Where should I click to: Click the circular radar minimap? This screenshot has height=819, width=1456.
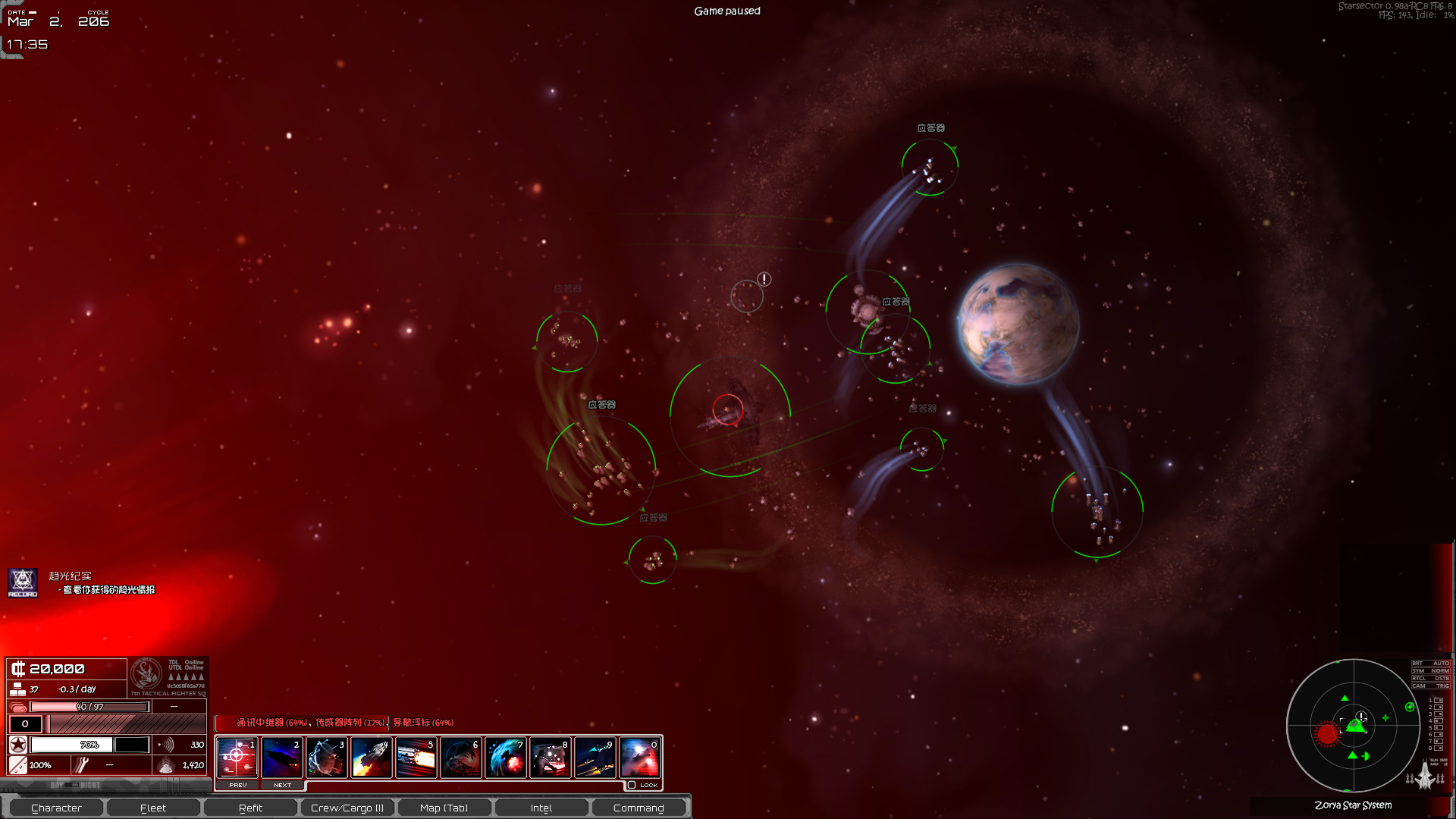tap(1353, 726)
